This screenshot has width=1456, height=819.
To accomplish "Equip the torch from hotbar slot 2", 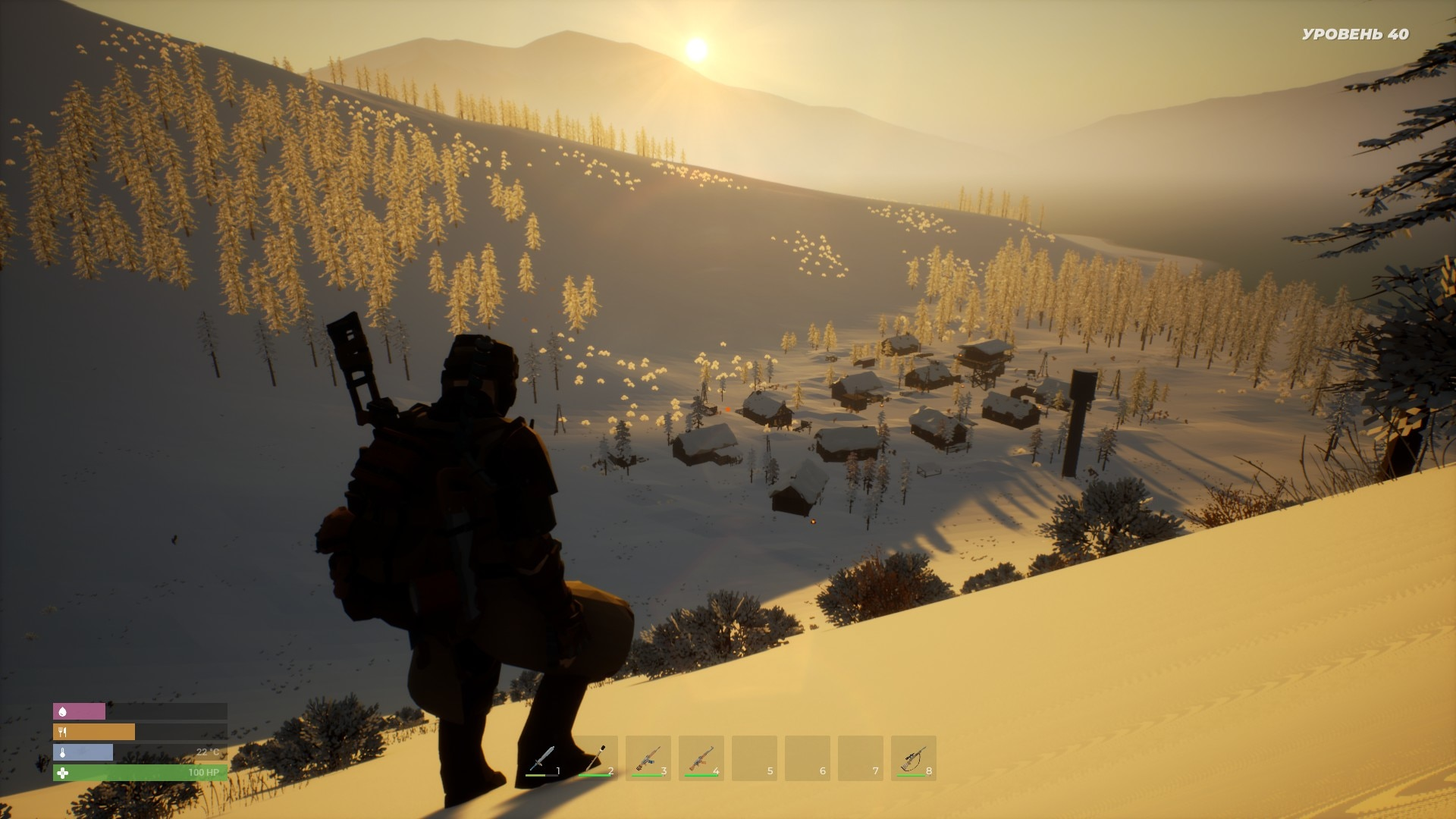I will [x=595, y=758].
